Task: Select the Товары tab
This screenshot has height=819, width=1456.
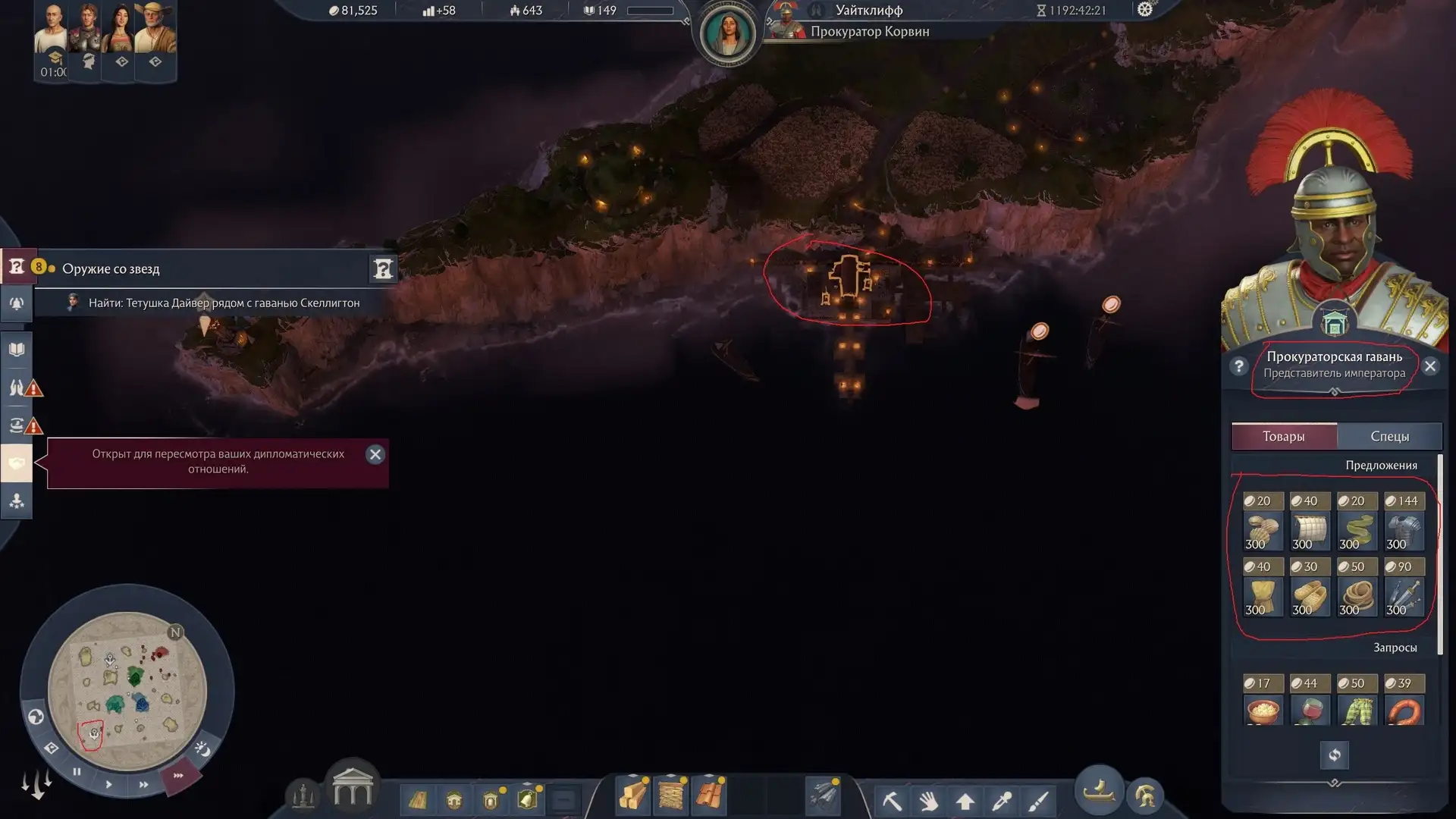Action: (x=1283, y=436)
